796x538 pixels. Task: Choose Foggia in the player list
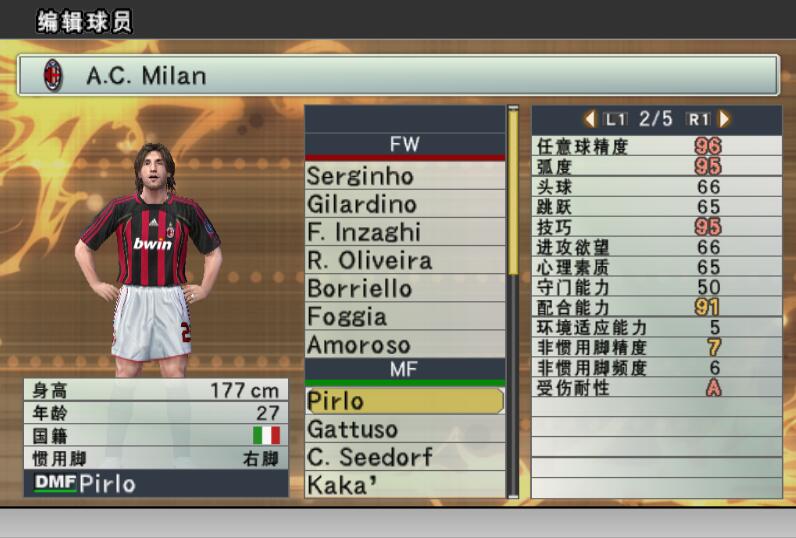[x=405, y=316]
